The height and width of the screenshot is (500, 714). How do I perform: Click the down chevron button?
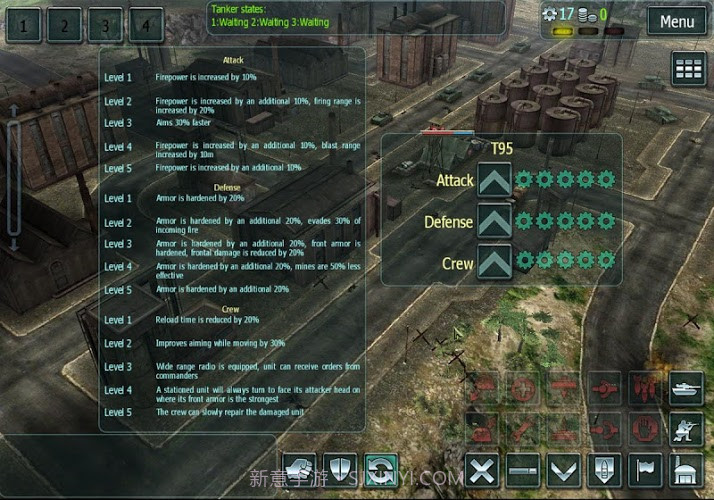tap(565, 469)
